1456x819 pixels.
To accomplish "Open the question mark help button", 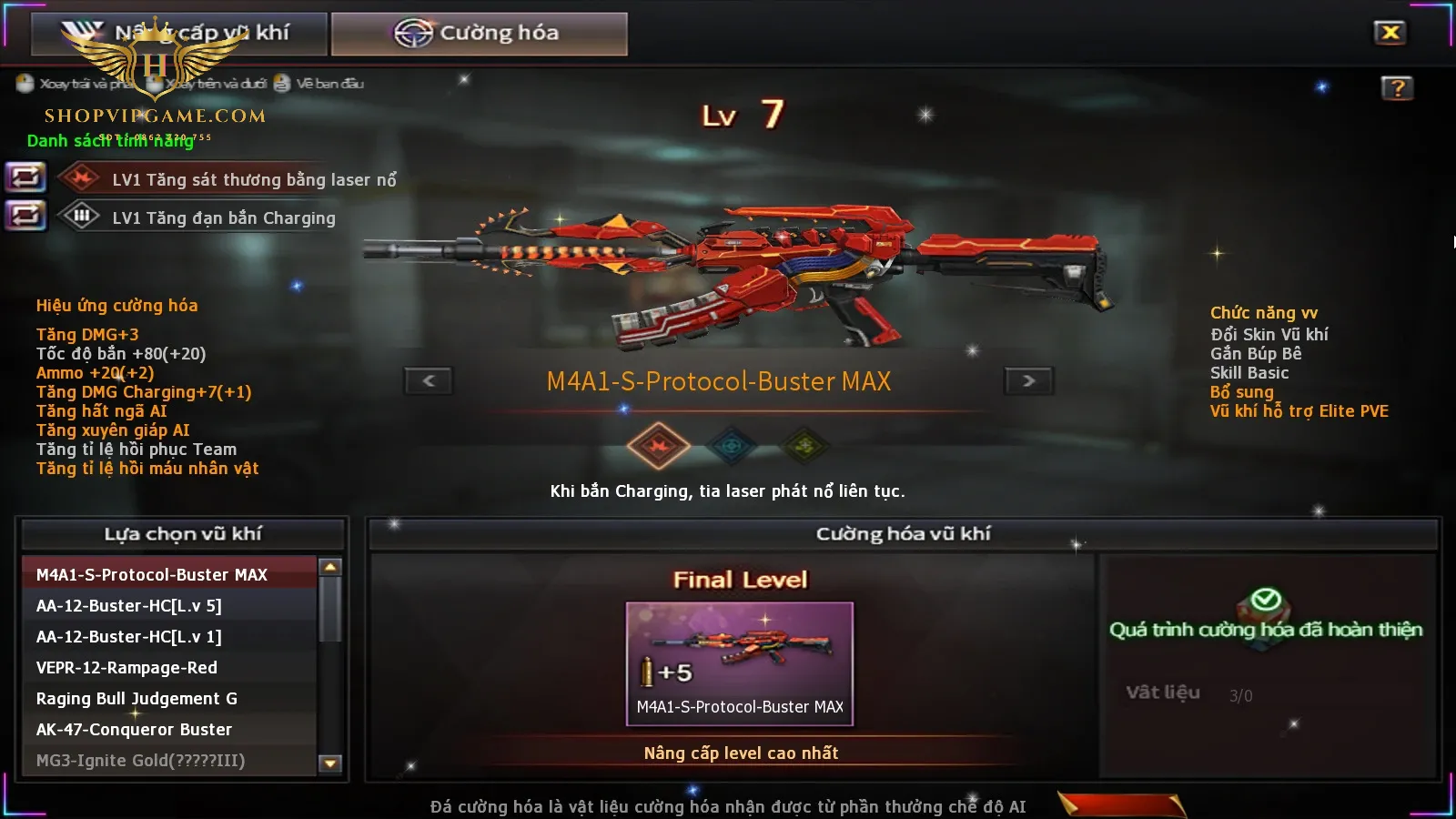I will point(1397,88).
